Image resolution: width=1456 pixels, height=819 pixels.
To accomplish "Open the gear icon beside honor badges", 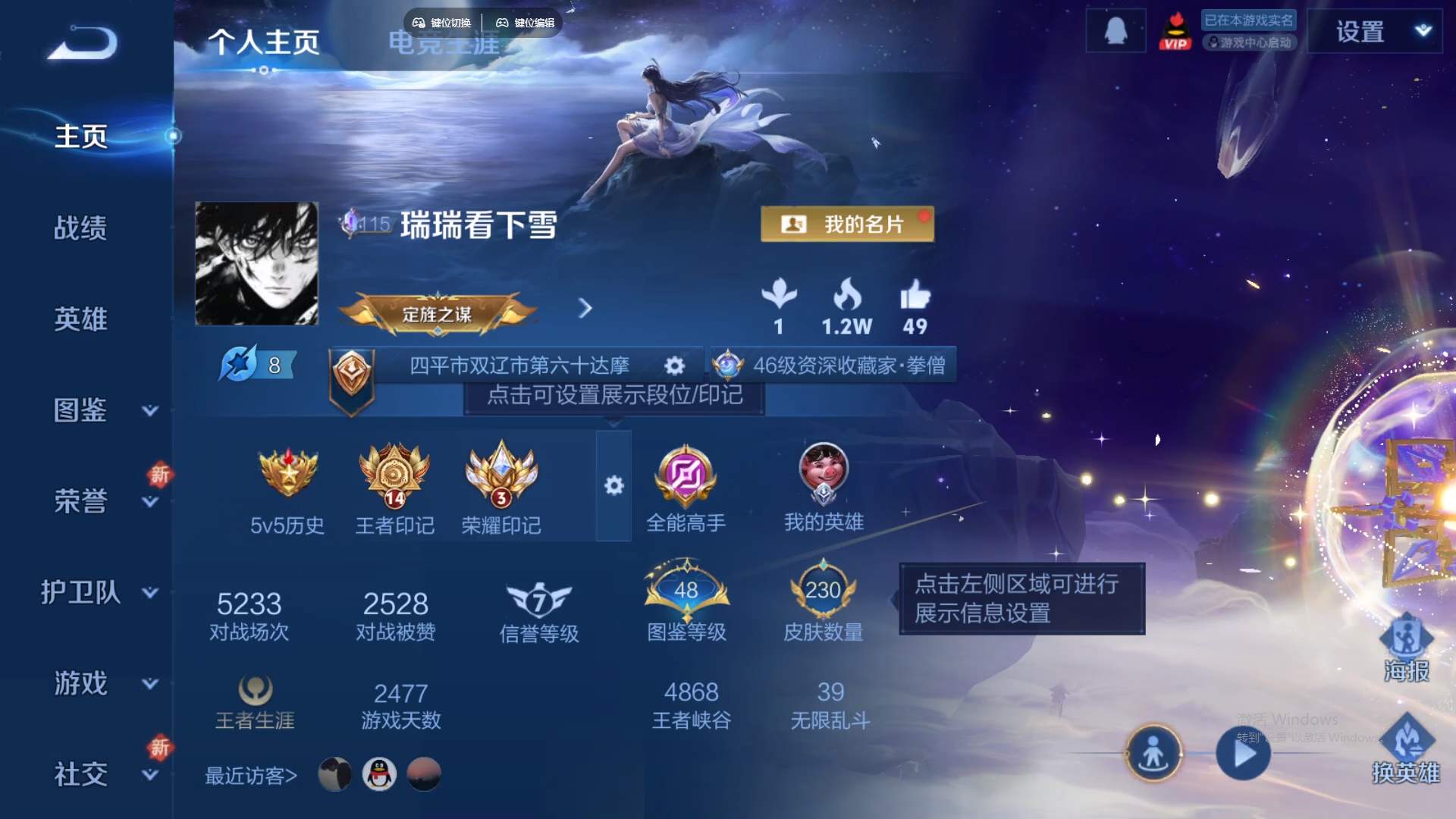I will pos(615,486).
